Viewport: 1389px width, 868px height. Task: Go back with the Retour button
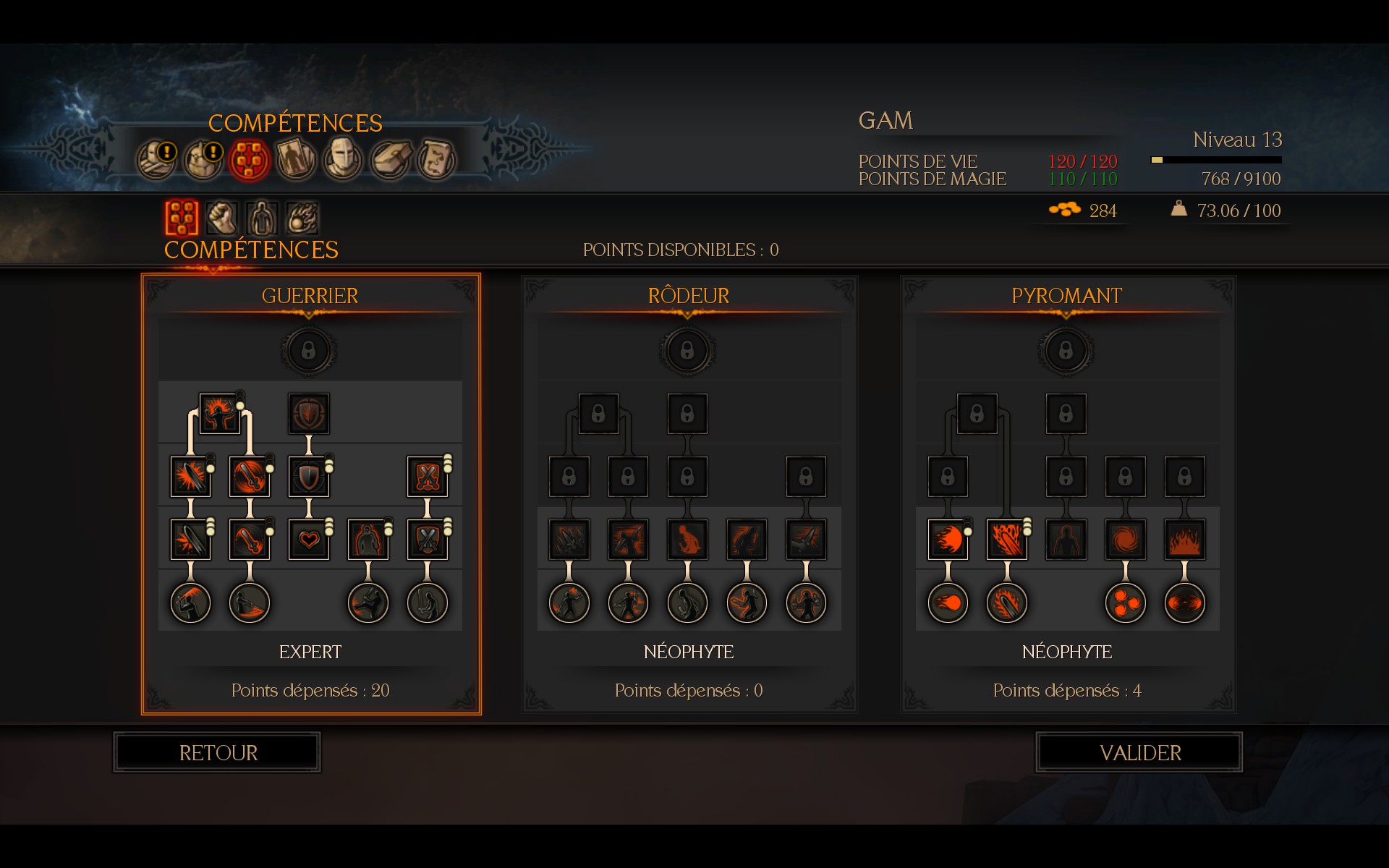click(218, 753)
